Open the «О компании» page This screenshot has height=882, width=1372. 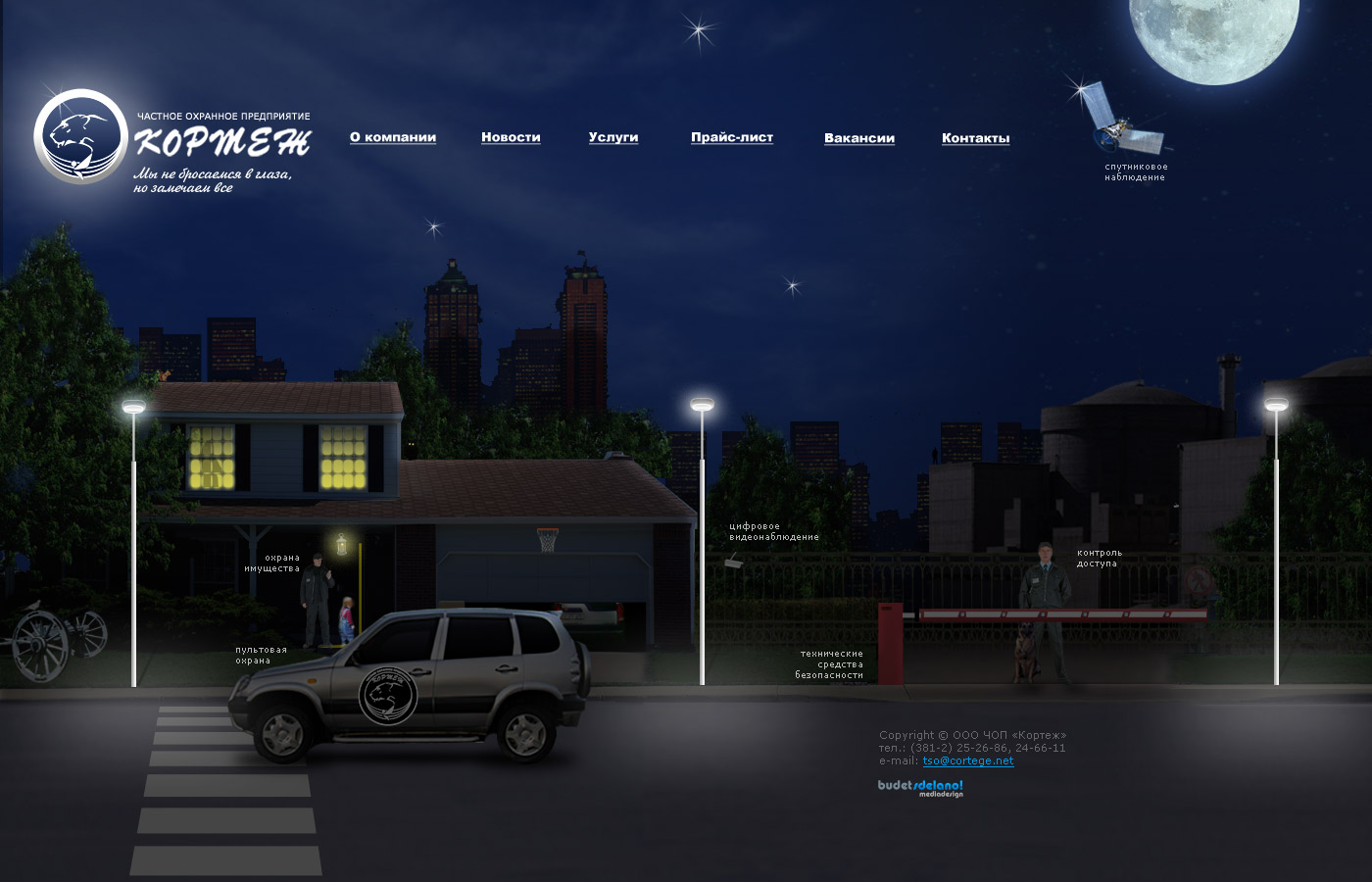(x=393, y=137)
